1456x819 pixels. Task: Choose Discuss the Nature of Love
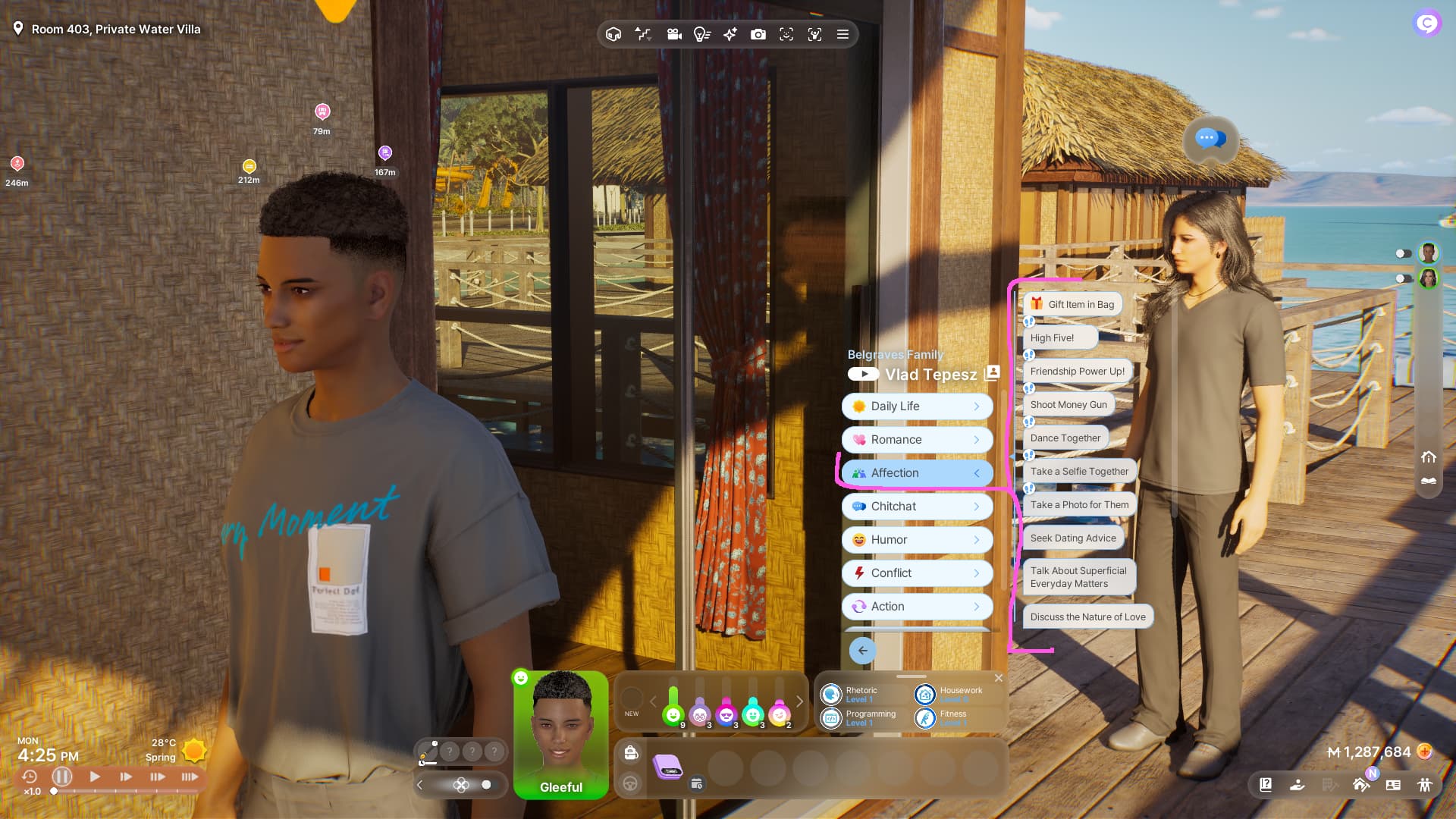pyautogui.click(x=1087, y=617)
